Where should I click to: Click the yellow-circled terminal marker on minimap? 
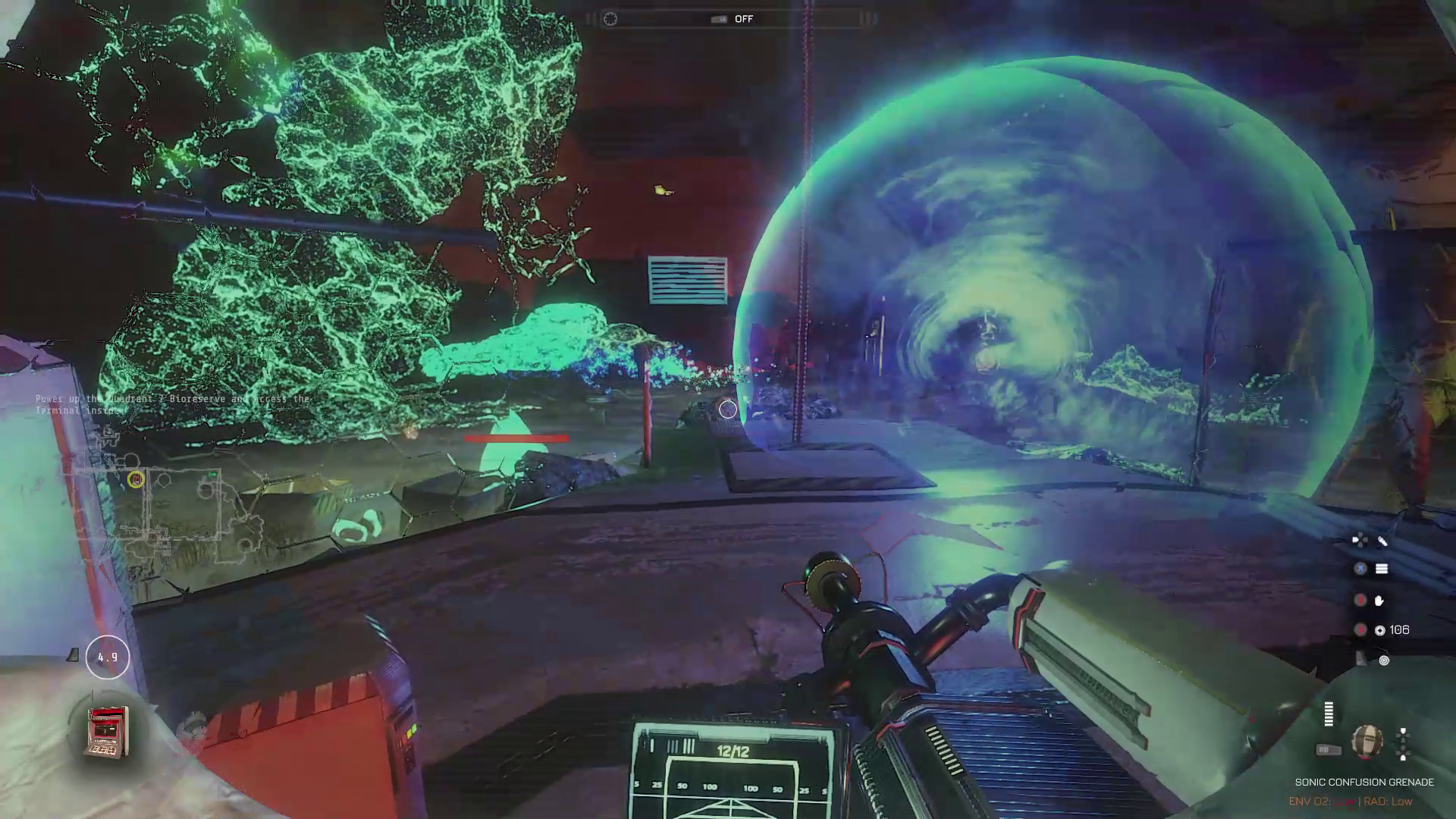(136, 479)
